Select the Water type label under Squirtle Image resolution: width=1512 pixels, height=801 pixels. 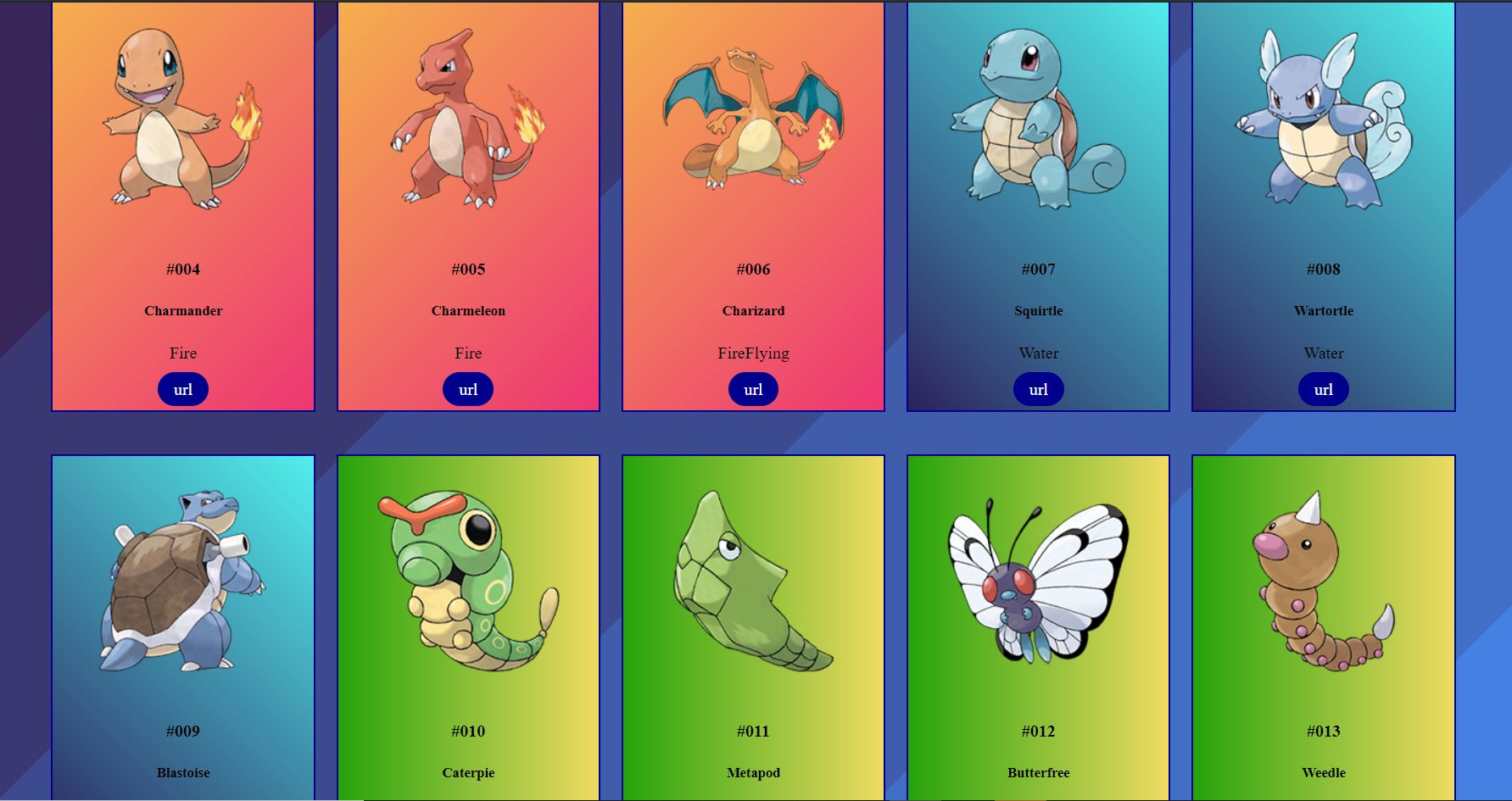(x=1037, y=353)
